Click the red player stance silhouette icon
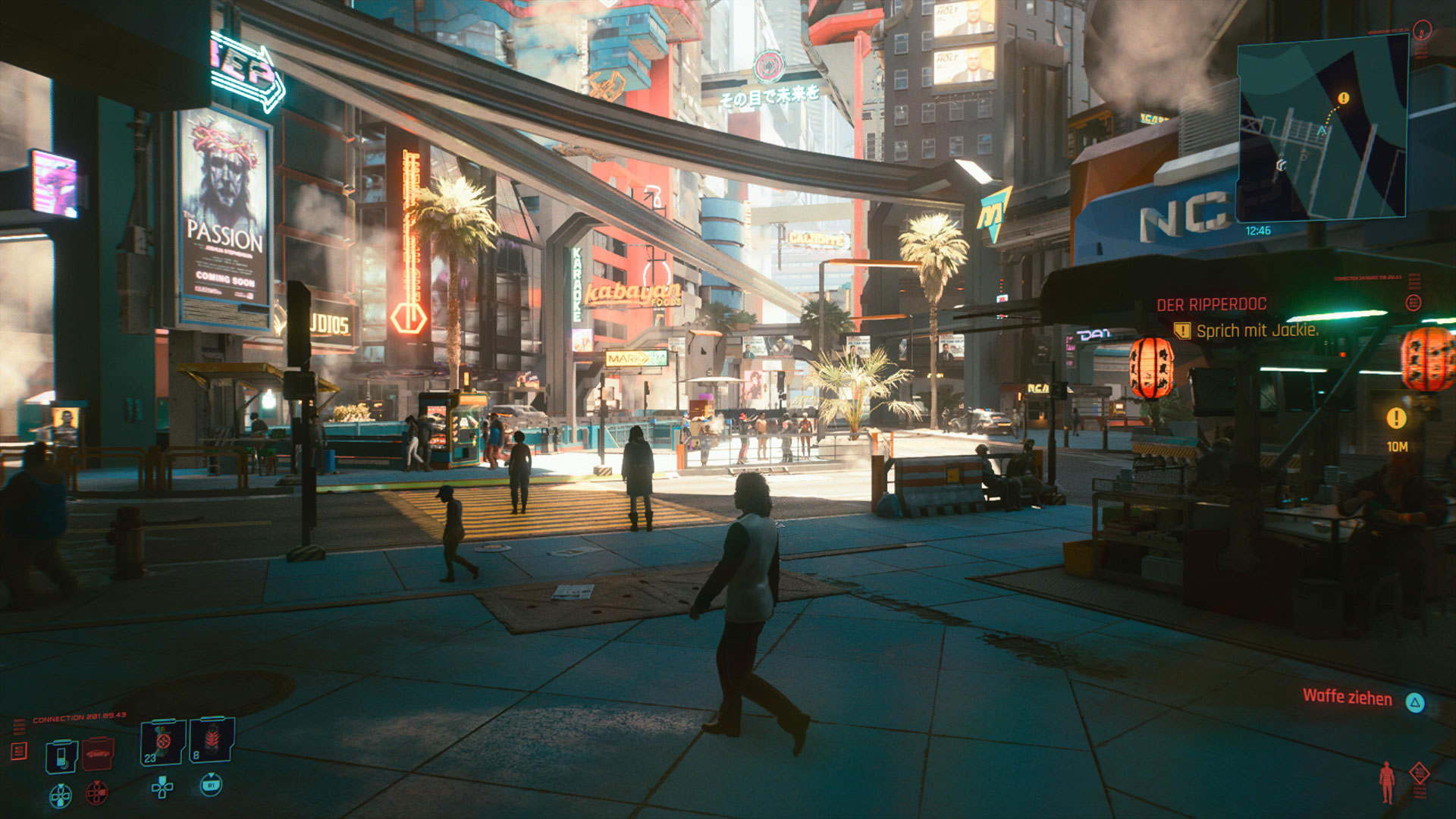This screenshot has height=819, width=1456. (1387, 781)
